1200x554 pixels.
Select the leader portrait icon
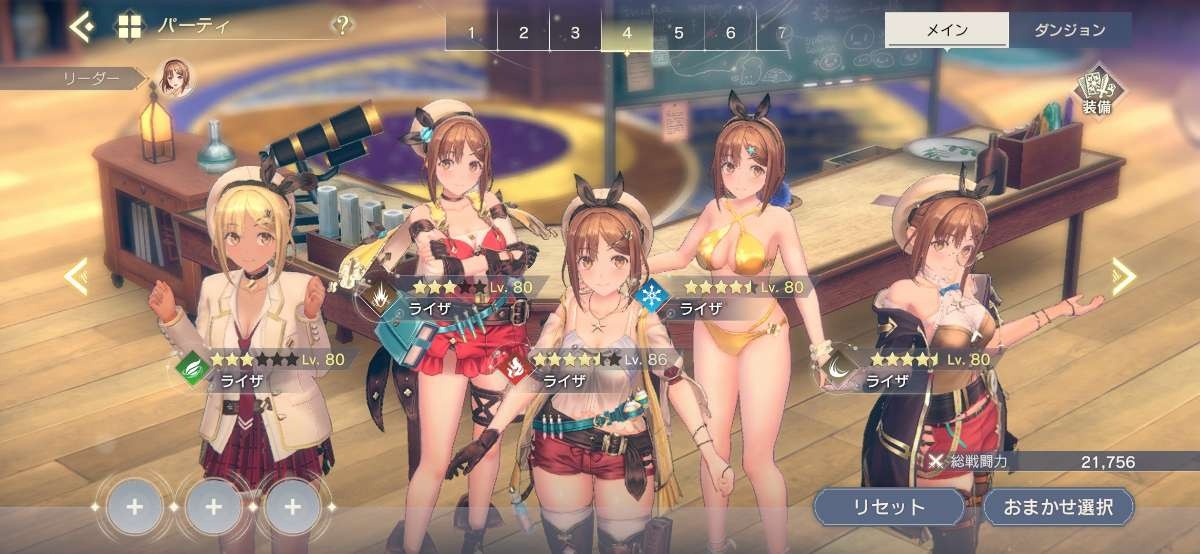[173, 78]
